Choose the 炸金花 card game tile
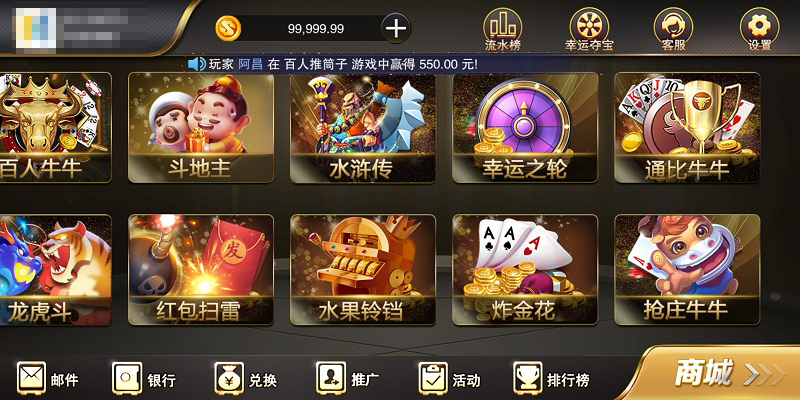This screenshot has width=800, height=400. [x=524, y=269]
